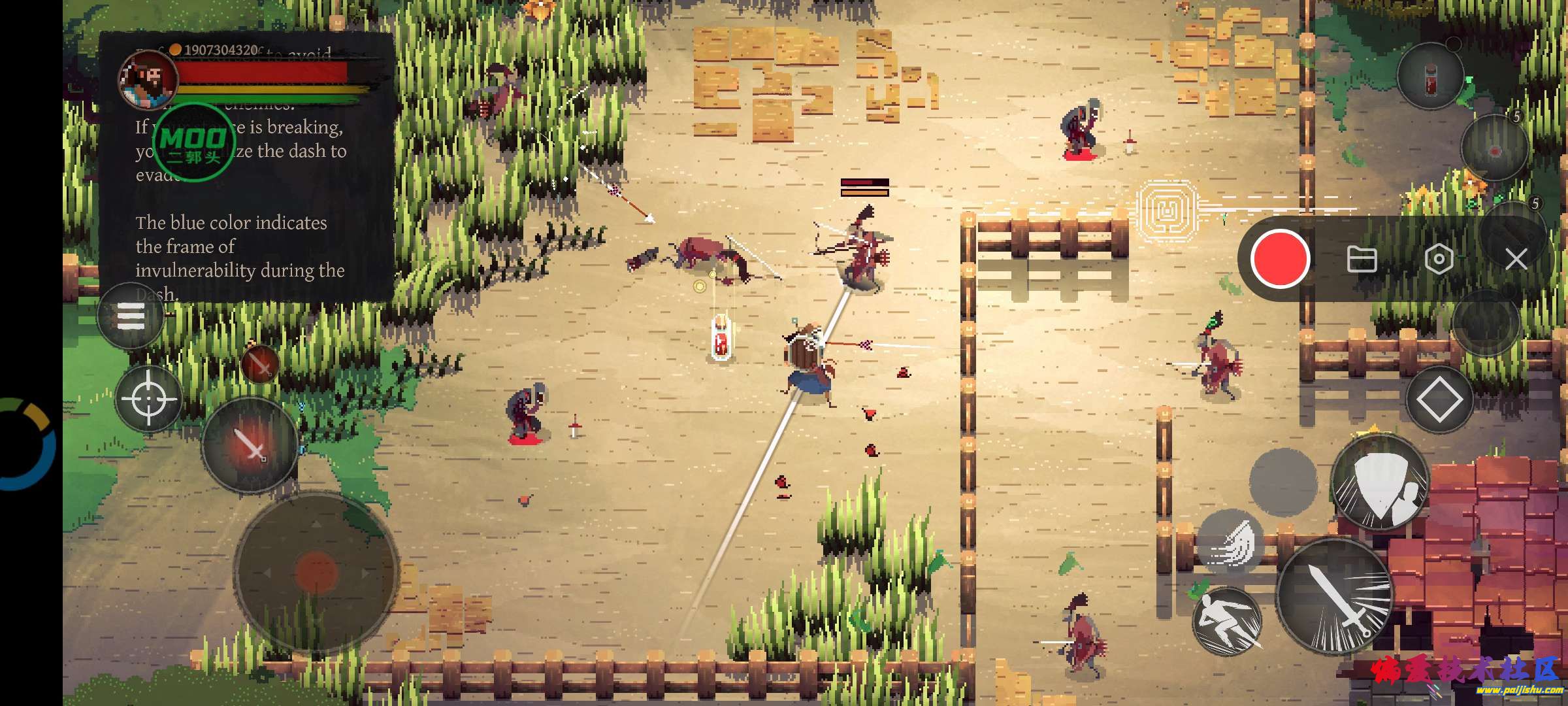Attack with the large sword button
Viewport: 1568px width, 706px height.
tap(1334, 596)
